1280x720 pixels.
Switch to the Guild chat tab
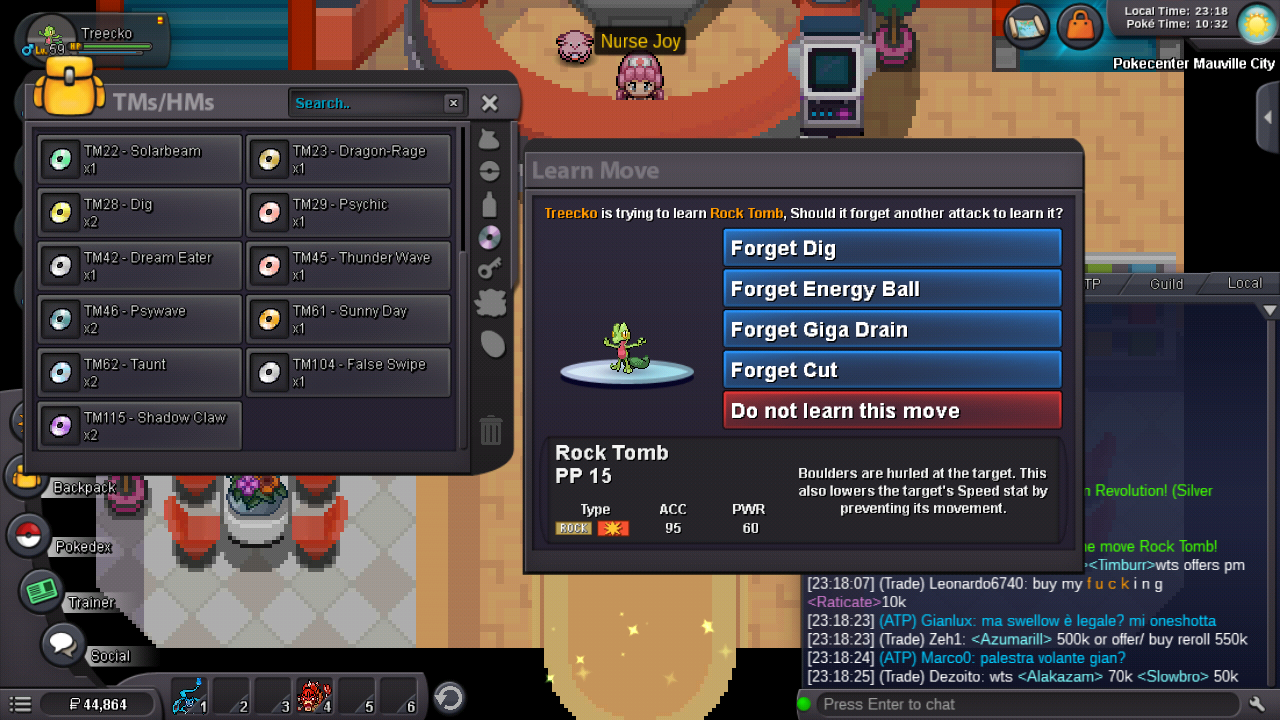click(1166, 284)
